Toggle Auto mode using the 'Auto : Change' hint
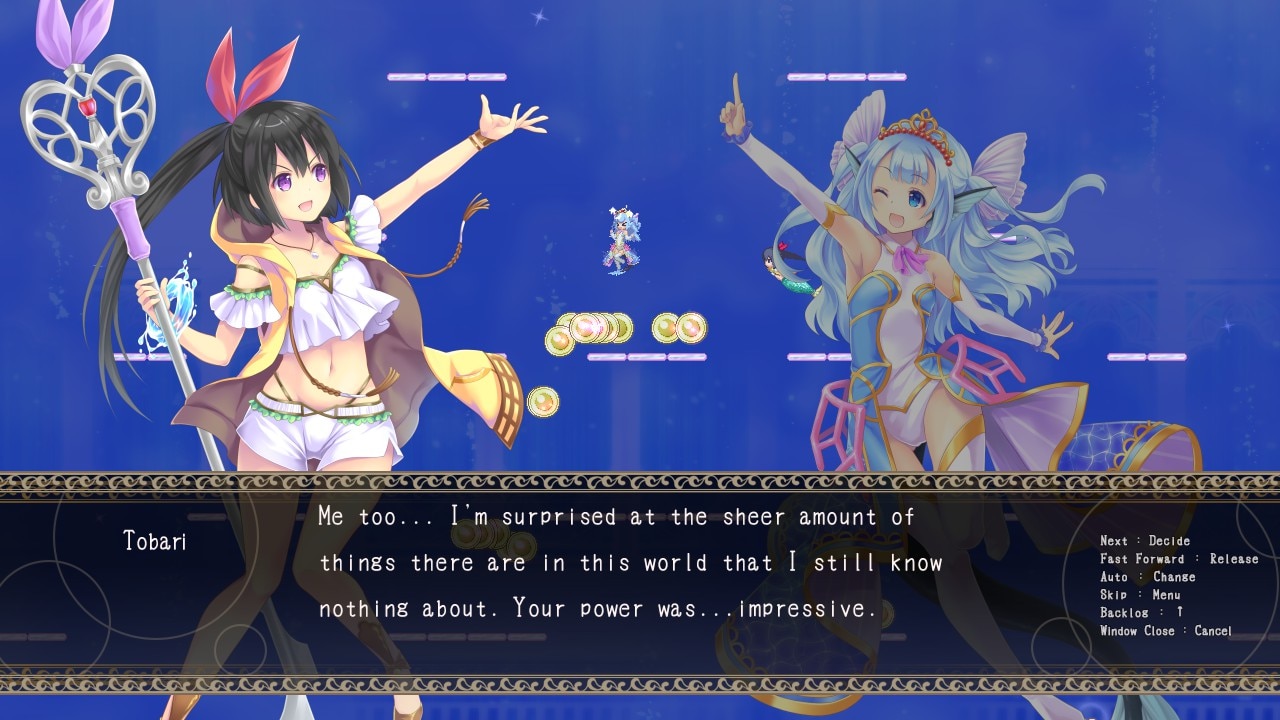1280x720 pixels. (1150, 577)
